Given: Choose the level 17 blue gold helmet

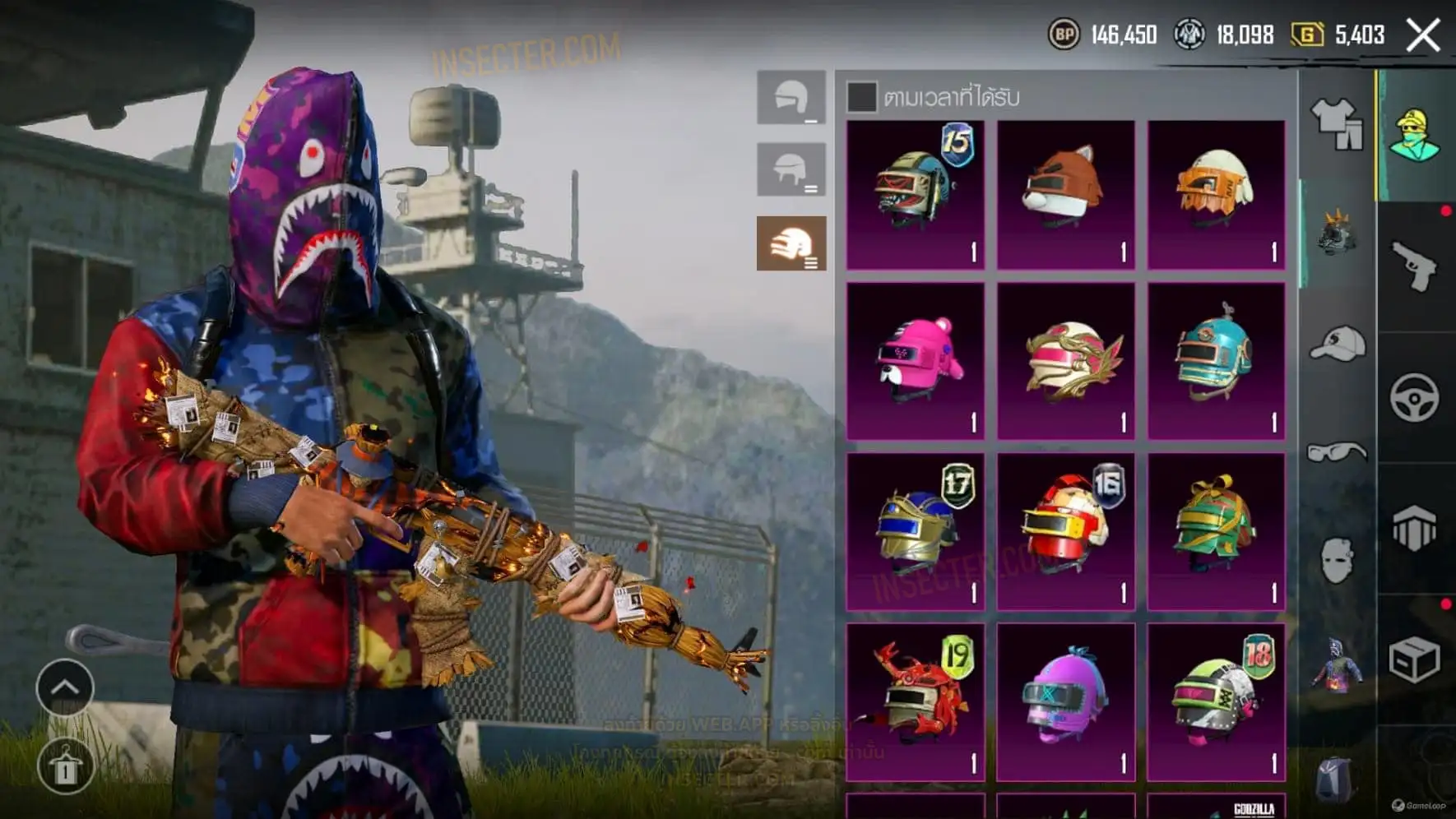Looking at the screenshot, I should click(x=915, y=531).
